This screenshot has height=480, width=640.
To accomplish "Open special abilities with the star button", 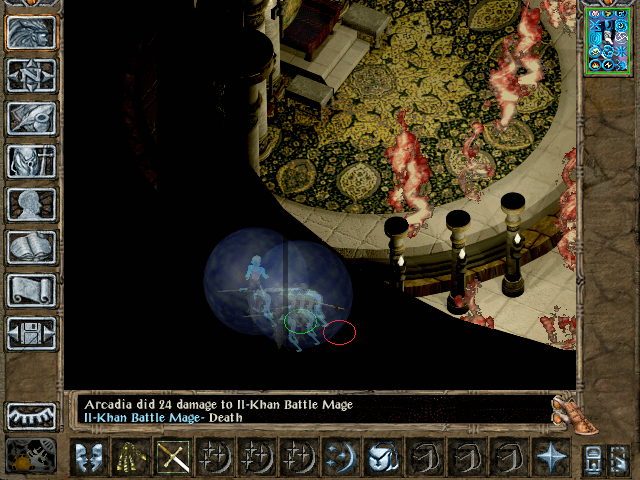I will pyautogui.click(x=551, y=457).
